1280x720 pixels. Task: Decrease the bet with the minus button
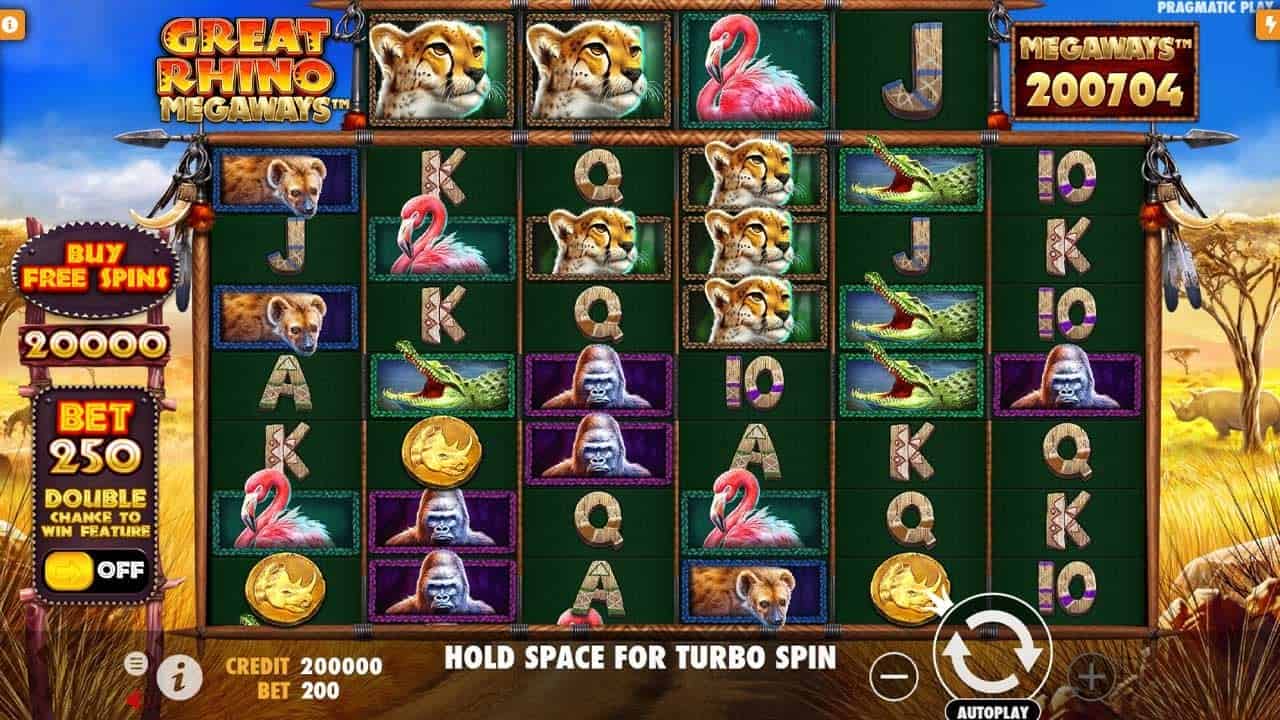pos(893,678)
